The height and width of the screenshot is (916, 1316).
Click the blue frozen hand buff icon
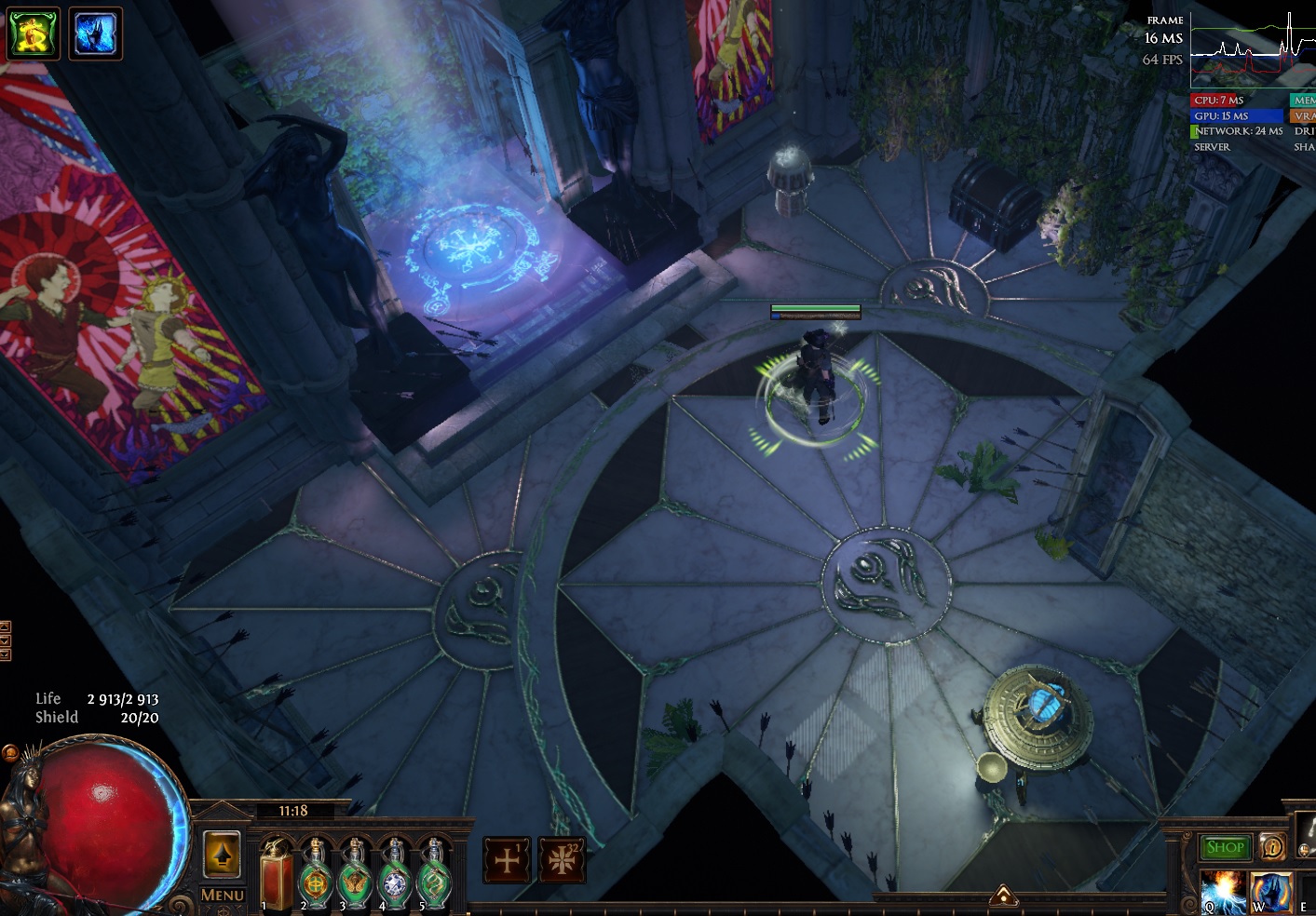(95, 33)
